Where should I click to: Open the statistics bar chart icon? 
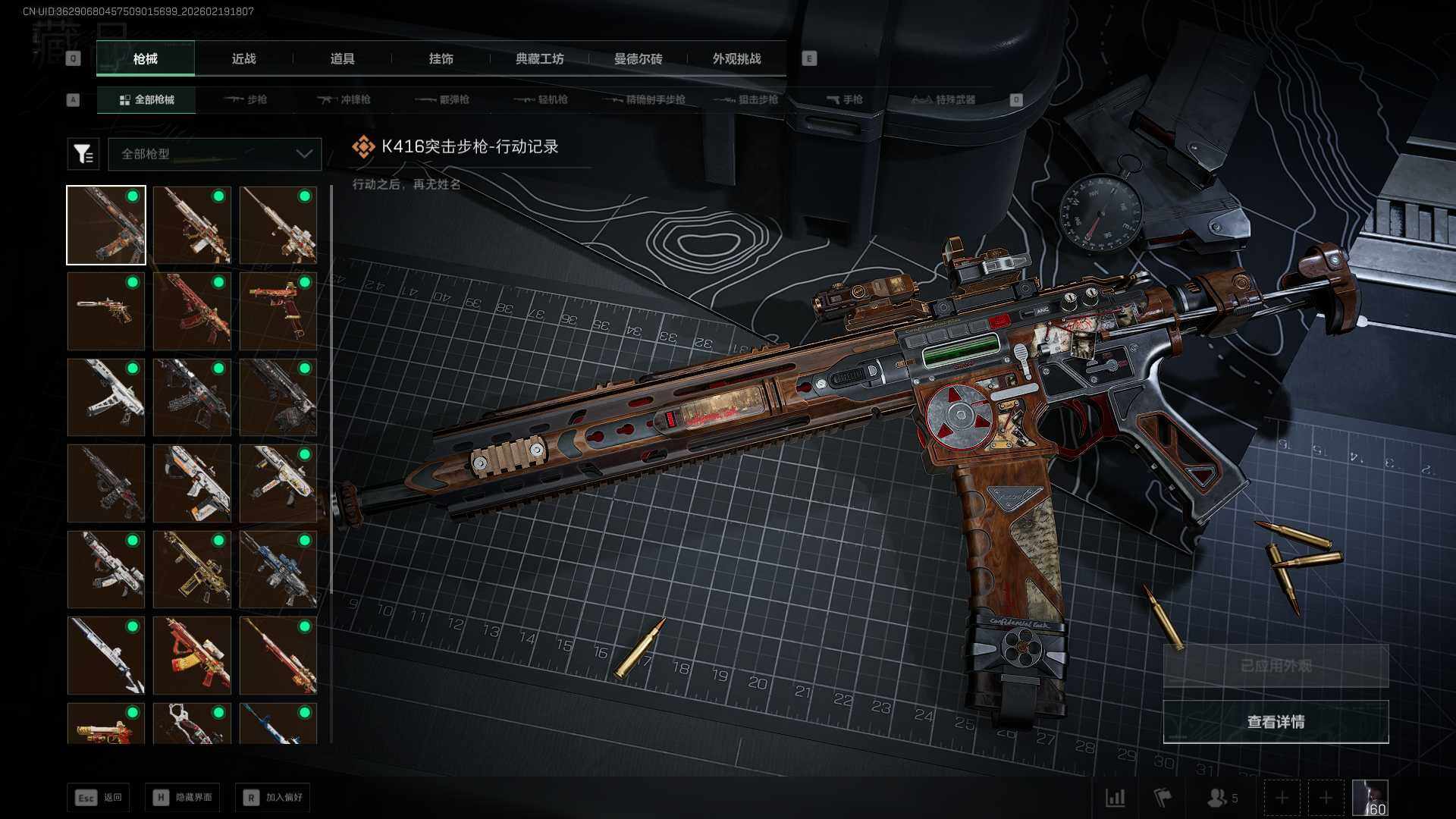(1116, 798)
